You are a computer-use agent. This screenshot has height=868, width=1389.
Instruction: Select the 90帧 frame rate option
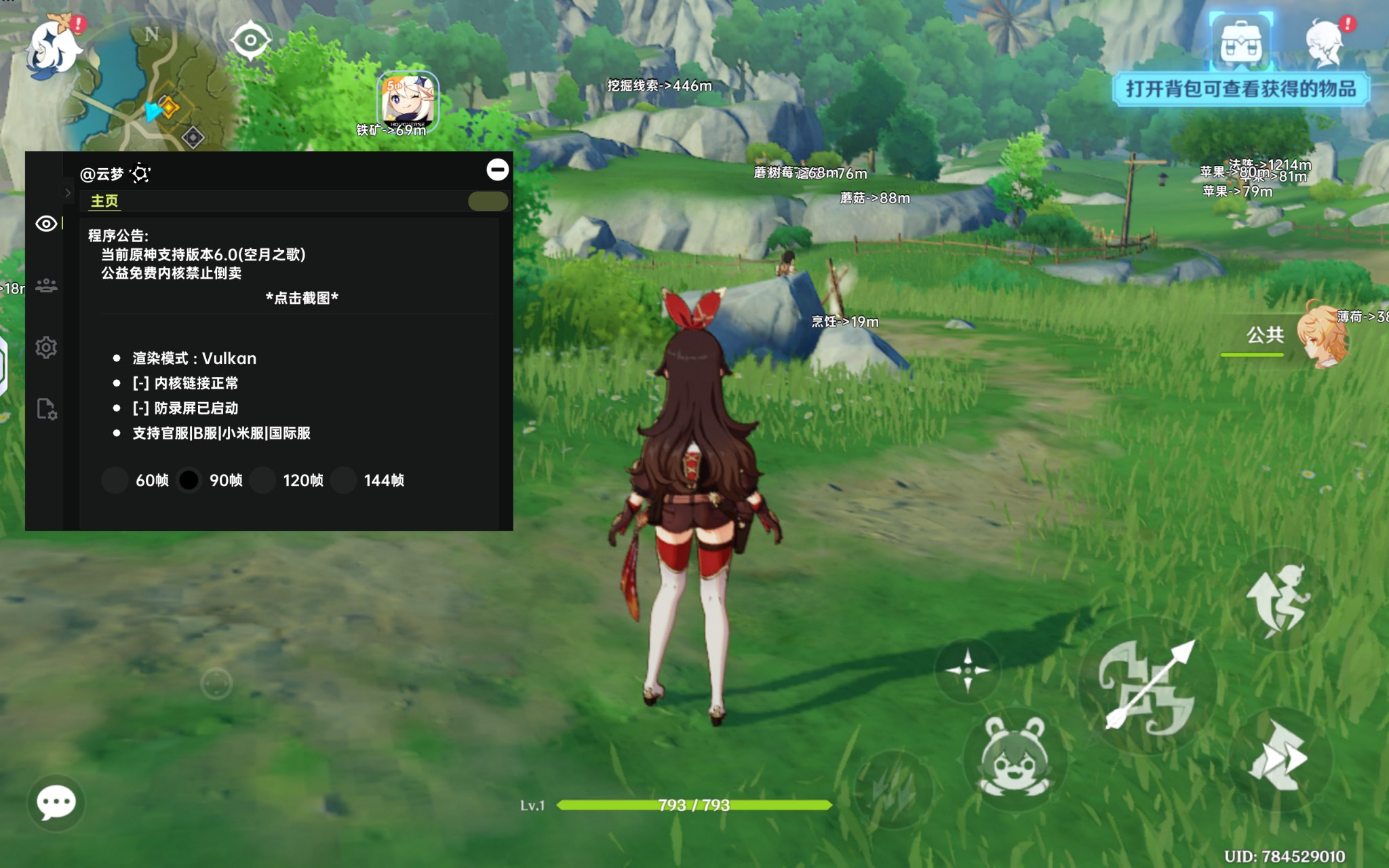pyautogui.click(x=189, y=480)
